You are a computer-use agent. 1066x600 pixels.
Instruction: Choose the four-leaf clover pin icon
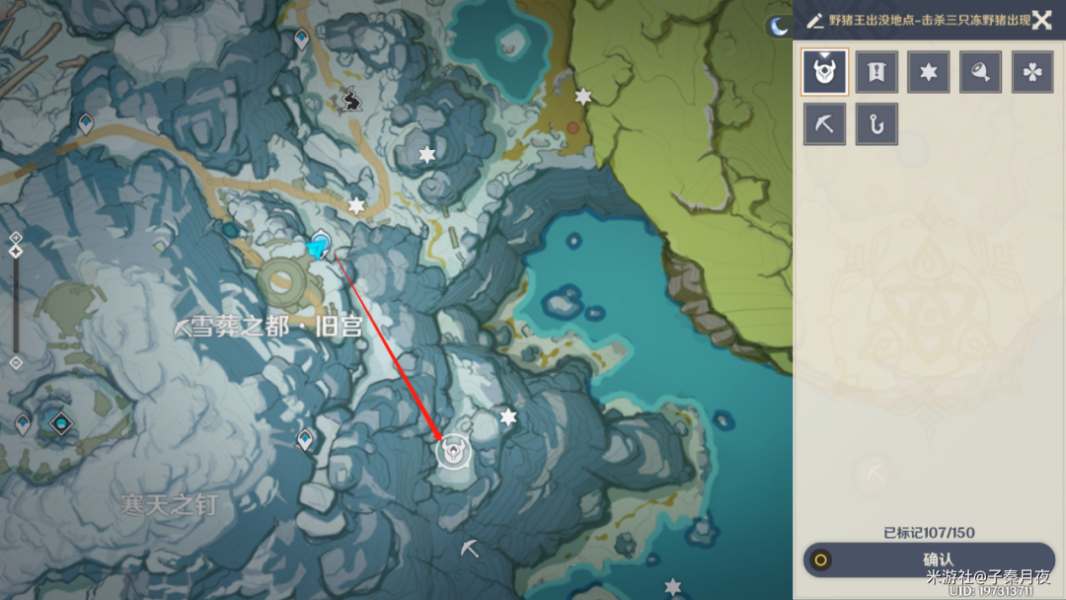point(1033,72)
